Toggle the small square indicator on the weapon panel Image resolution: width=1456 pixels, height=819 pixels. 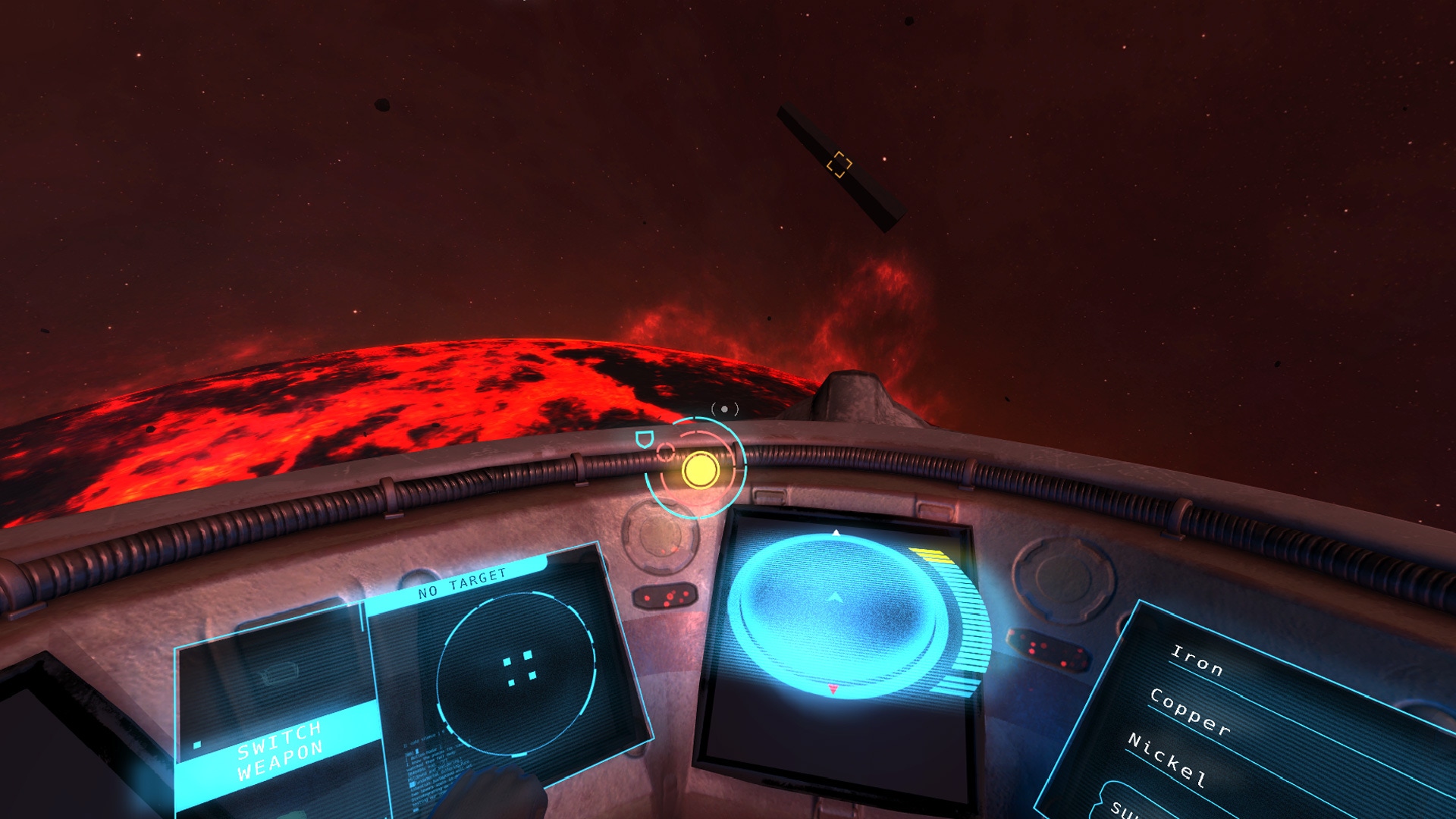point(196,745)
